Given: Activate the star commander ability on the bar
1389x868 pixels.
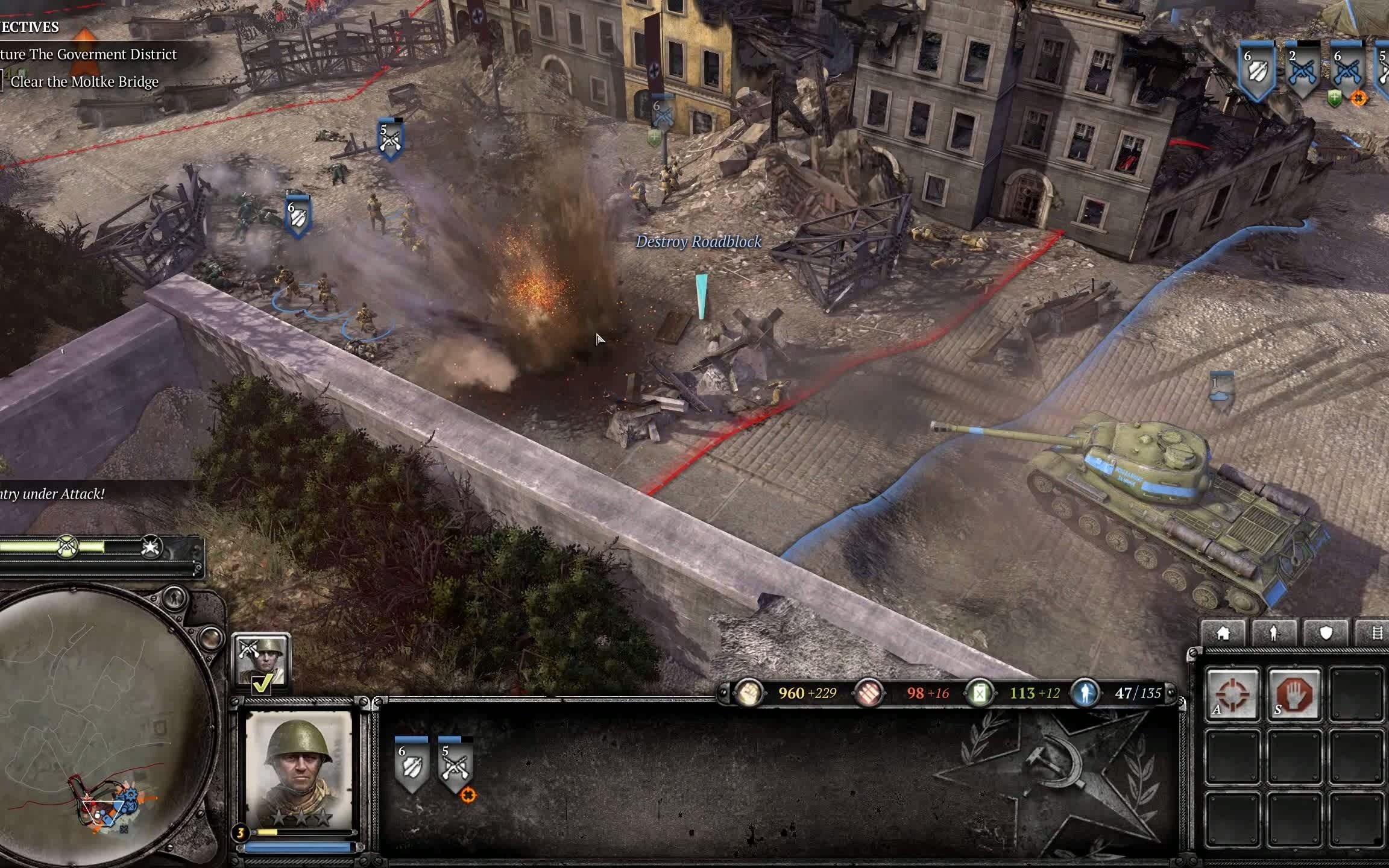Looking at the screenshot, I should pos(151,547).
